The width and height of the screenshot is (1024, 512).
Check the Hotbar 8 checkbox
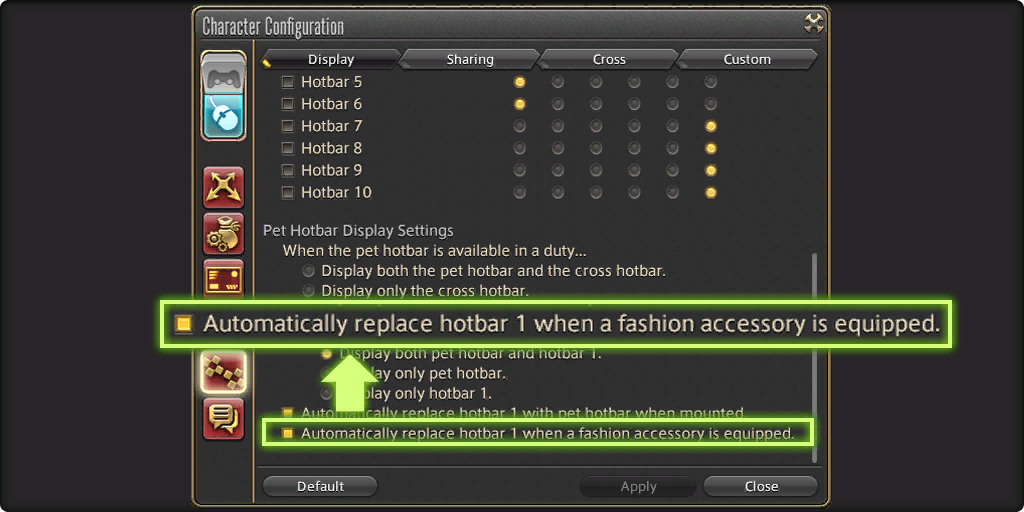288,148
